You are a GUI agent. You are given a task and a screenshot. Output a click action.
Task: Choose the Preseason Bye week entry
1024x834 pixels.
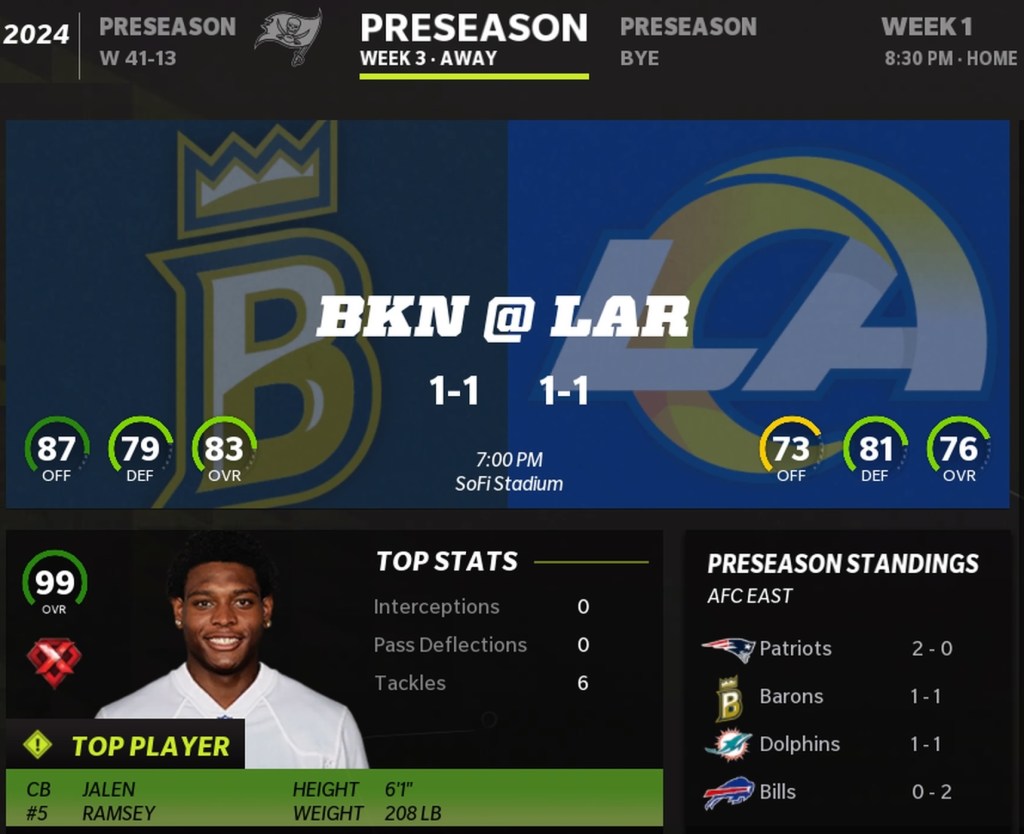pyautogui.click(x=688, y=42)
